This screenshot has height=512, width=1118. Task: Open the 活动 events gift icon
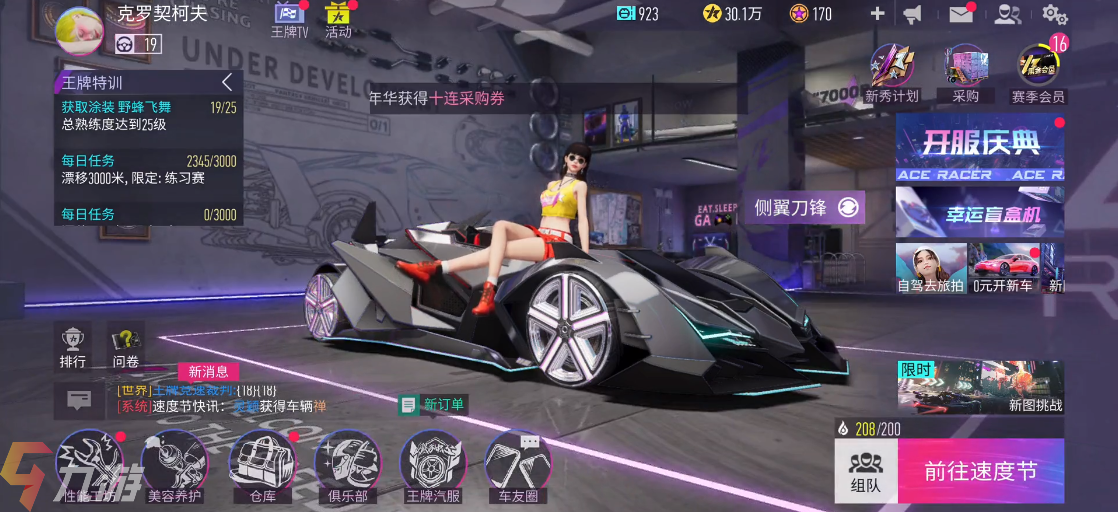338,20
